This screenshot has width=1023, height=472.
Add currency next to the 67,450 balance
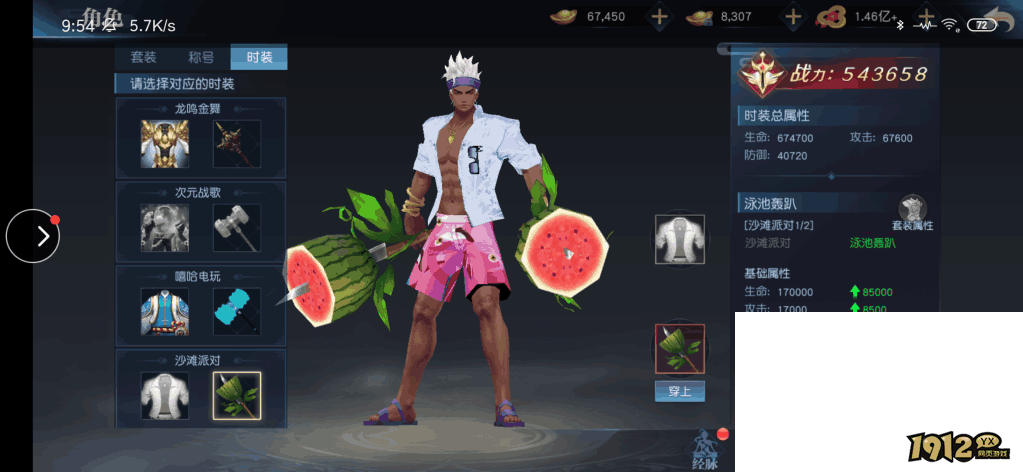(x=659, y=16)
